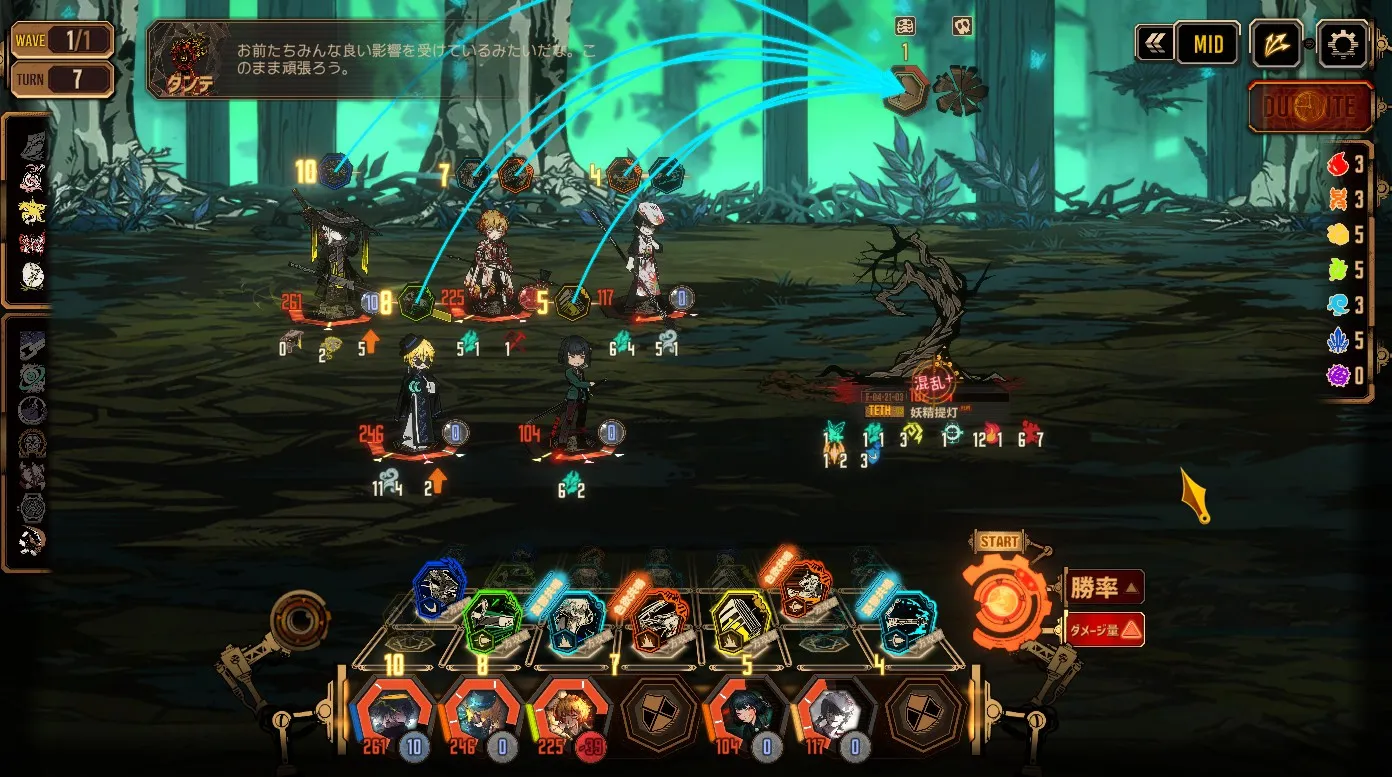
Task: Select the sinner portrait with 261 HP
Action: 392,714
